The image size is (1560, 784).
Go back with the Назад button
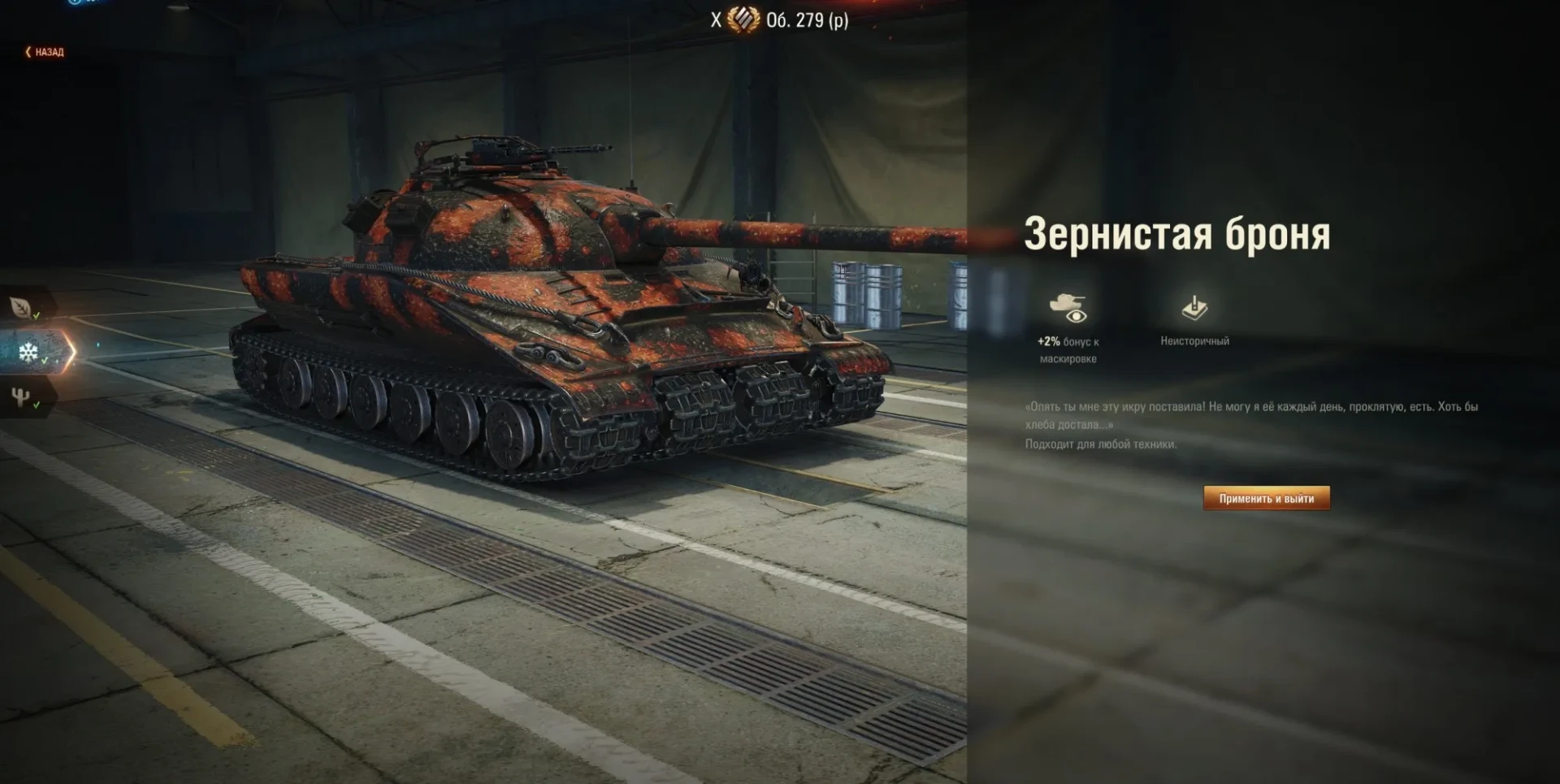pos(45,52)
